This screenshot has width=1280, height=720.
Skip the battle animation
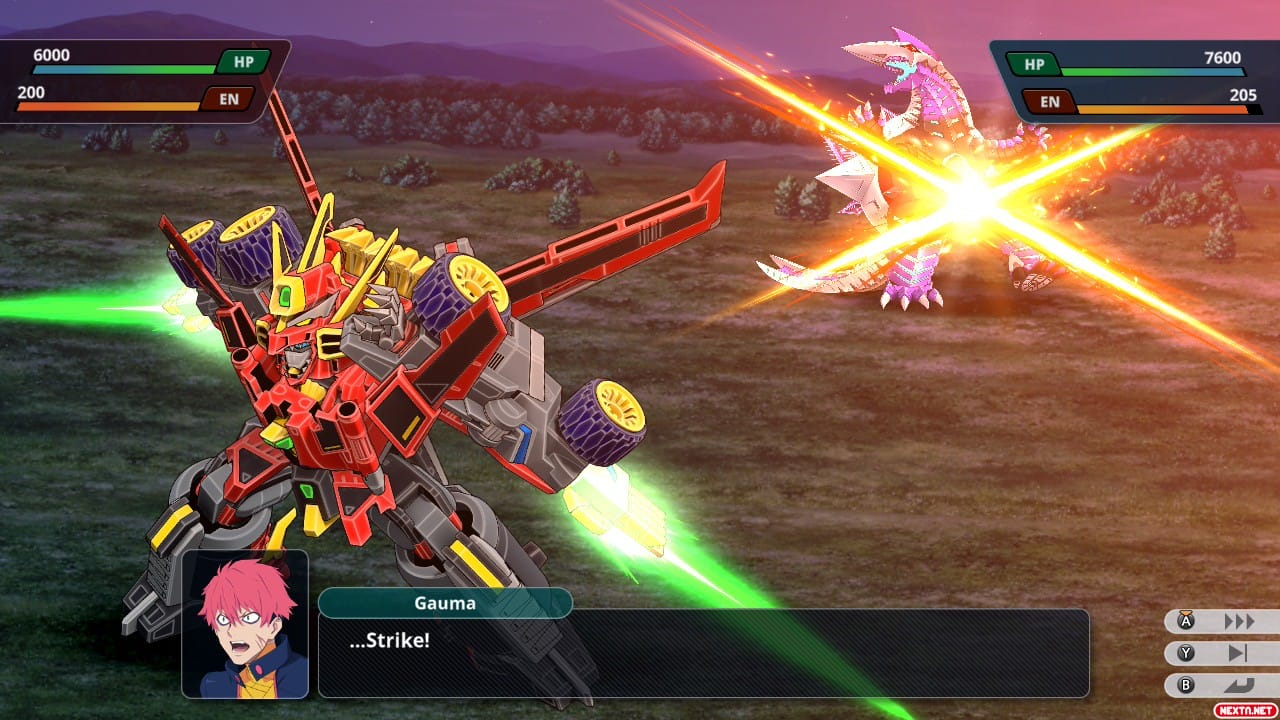coord(1222,653)
